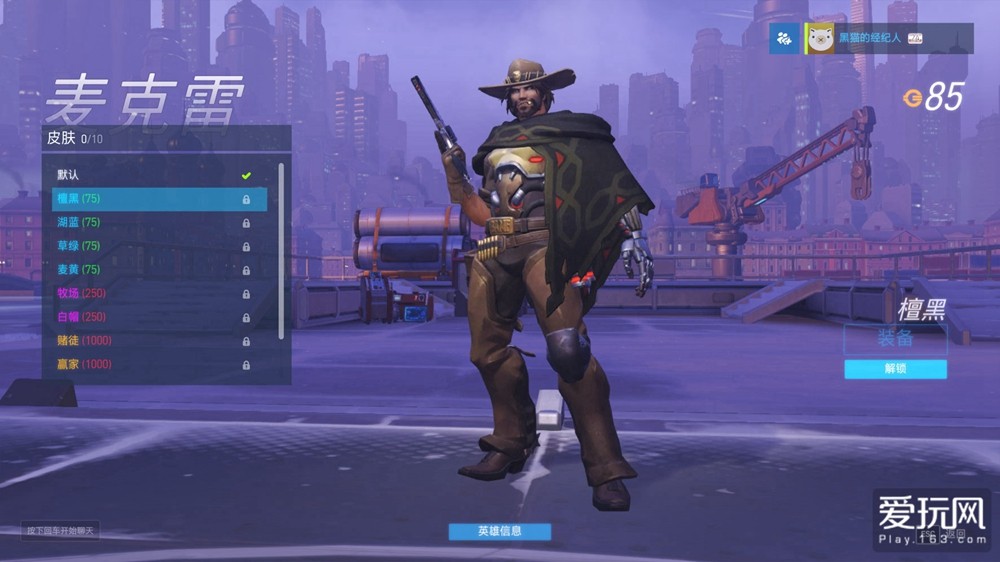The height and width of the screenshot is (562, 1000).
Task: Open the 英雄信息 hero info button
Action: pos(499,531)
